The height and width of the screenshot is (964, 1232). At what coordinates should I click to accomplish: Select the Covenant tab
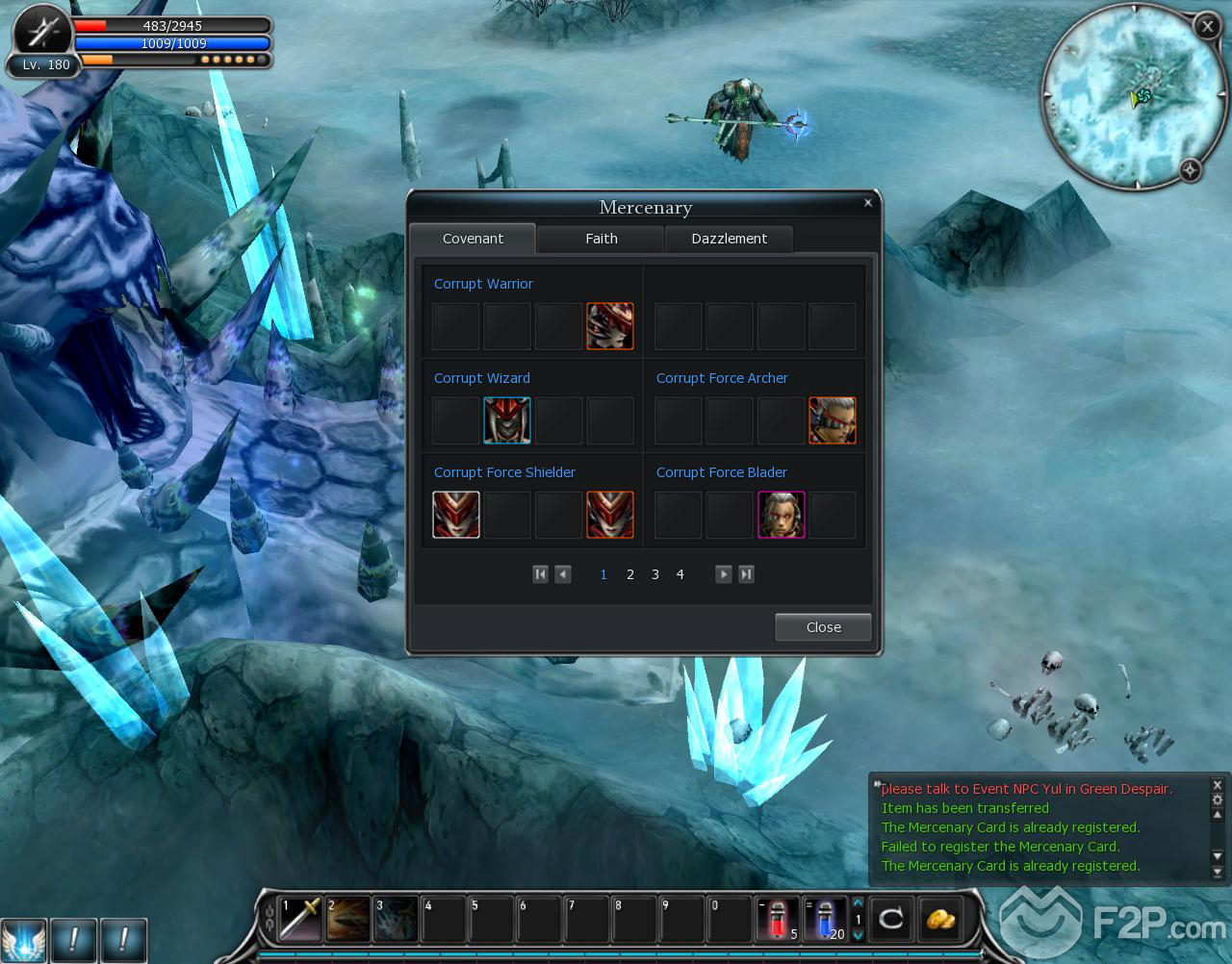[473, 239]
